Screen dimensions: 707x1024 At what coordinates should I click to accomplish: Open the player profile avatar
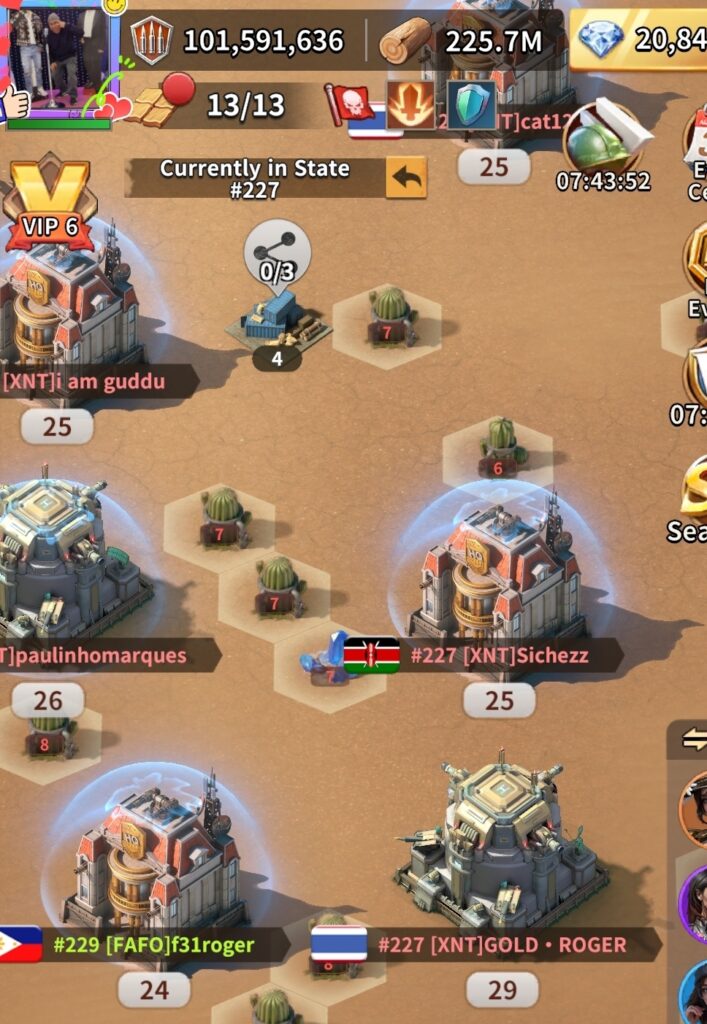click(62, 60)
